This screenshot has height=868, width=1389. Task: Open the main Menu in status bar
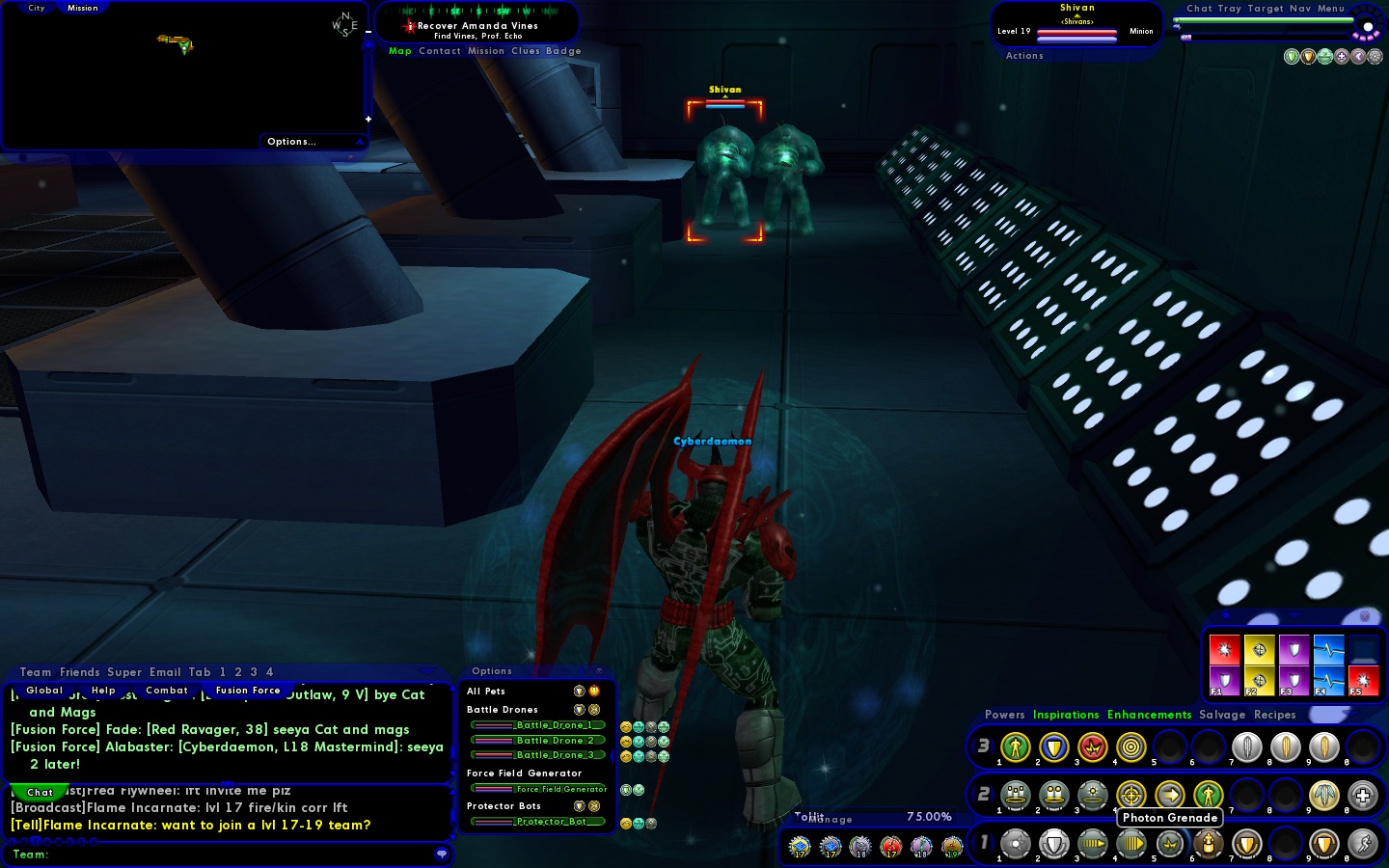[1331, 9]
